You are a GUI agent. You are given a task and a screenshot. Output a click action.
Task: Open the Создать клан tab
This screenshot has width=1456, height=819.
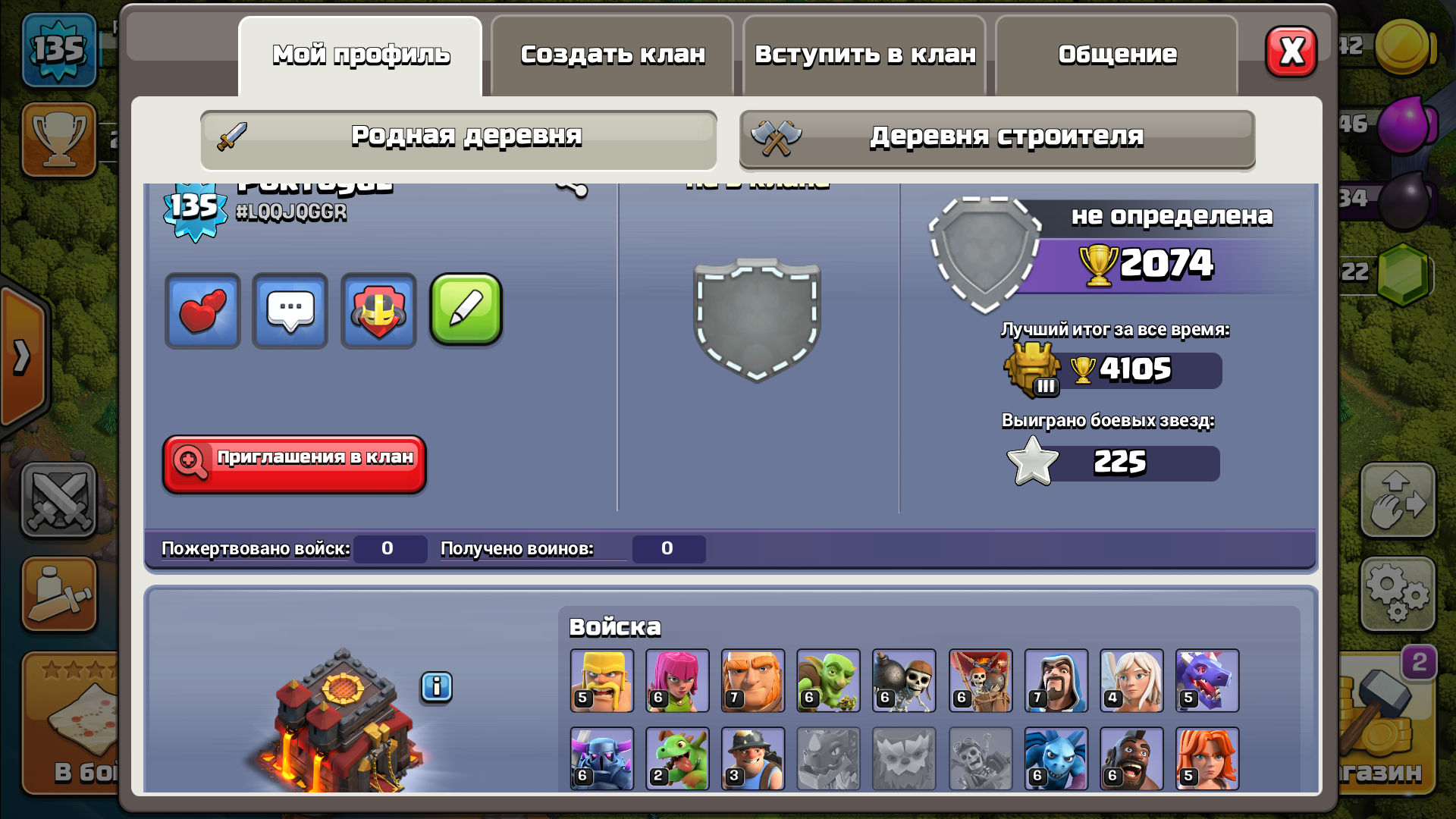point(613,55)
